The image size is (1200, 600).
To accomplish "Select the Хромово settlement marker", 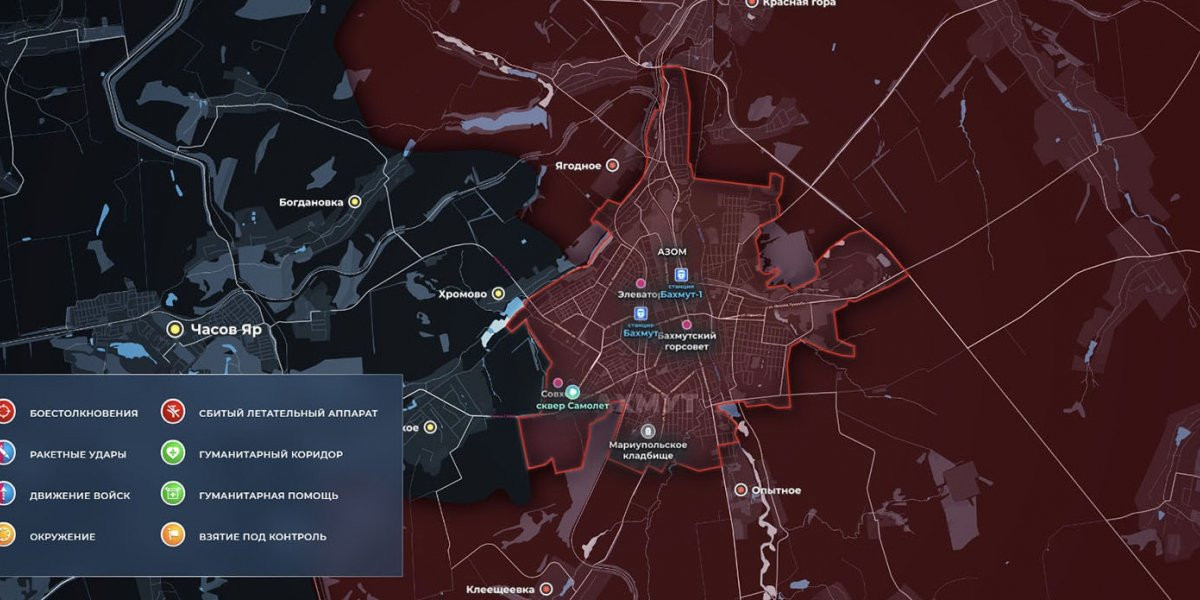I will pyautogui.click(x=498, y=294).
